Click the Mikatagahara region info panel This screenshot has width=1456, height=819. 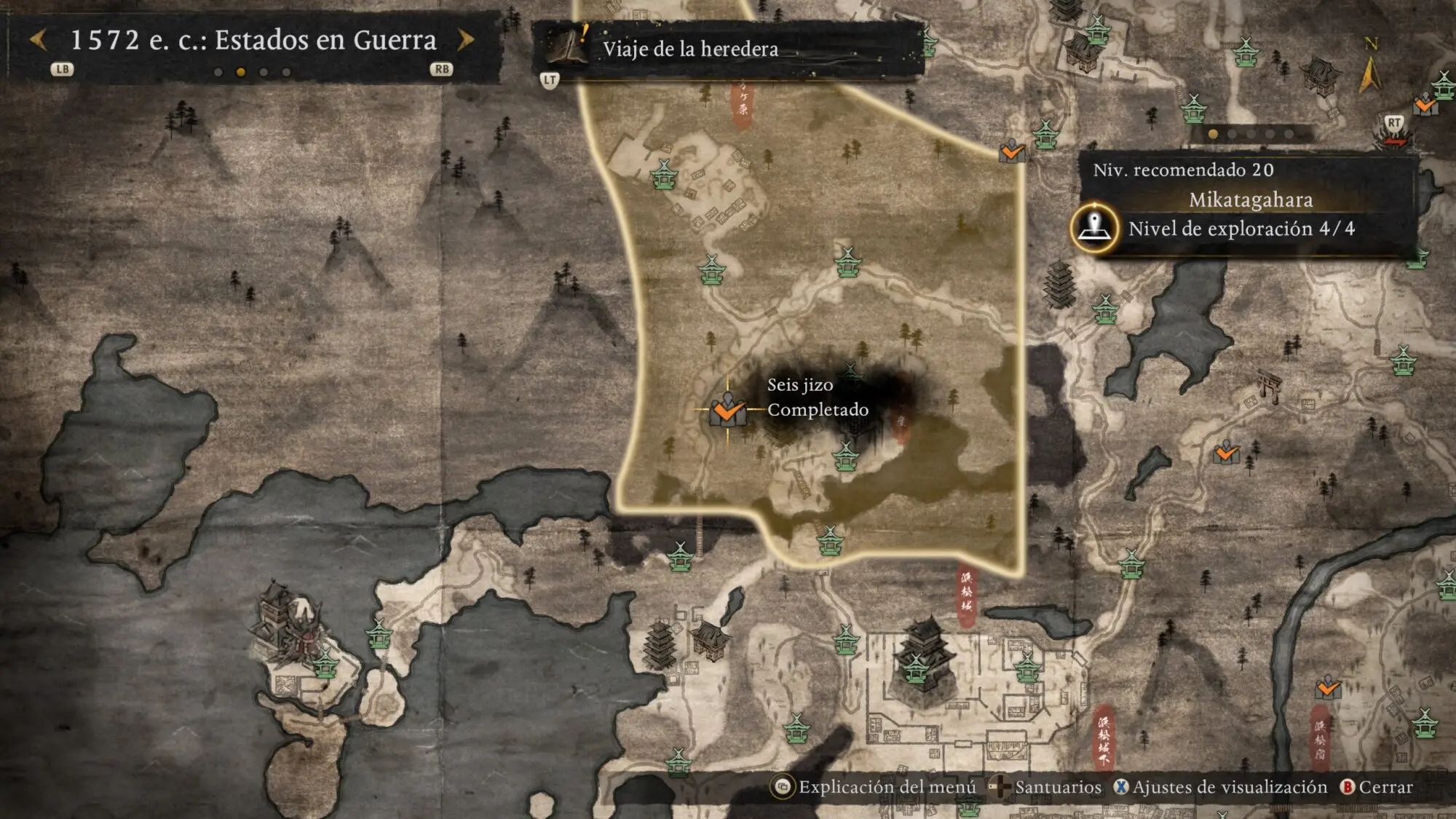(1249, 204)
